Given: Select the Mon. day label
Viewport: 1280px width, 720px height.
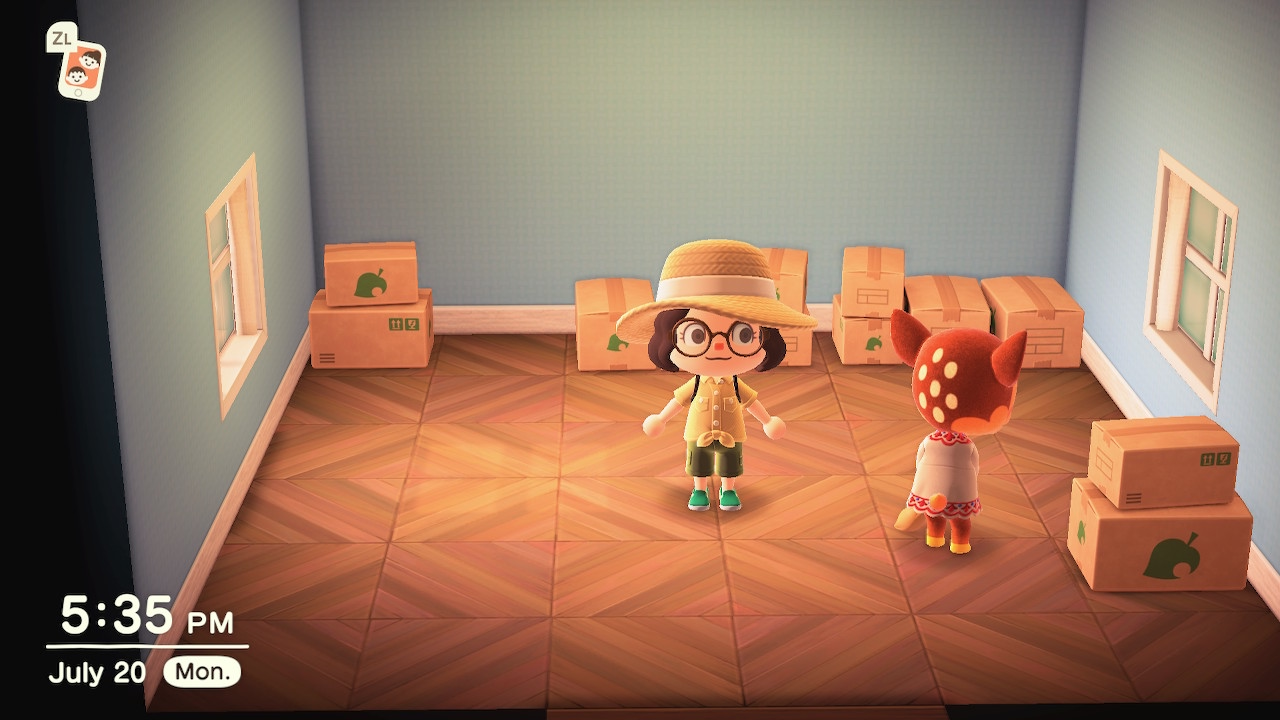Looking at the screenshot, I should click(200, 672).
